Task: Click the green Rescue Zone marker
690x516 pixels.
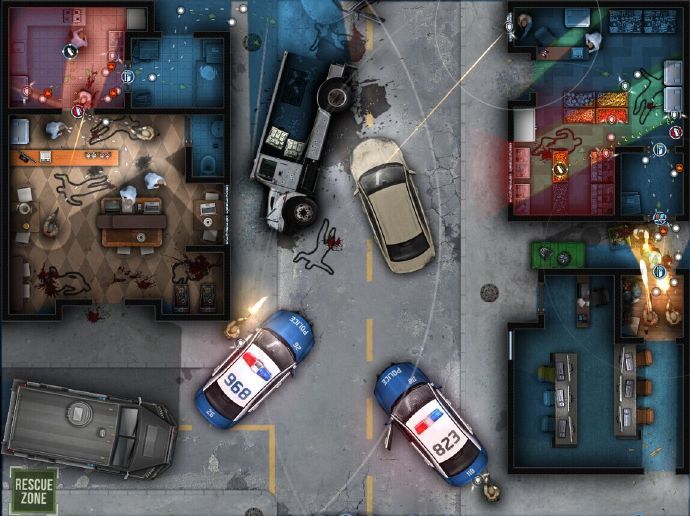Action: coord(33,489)
